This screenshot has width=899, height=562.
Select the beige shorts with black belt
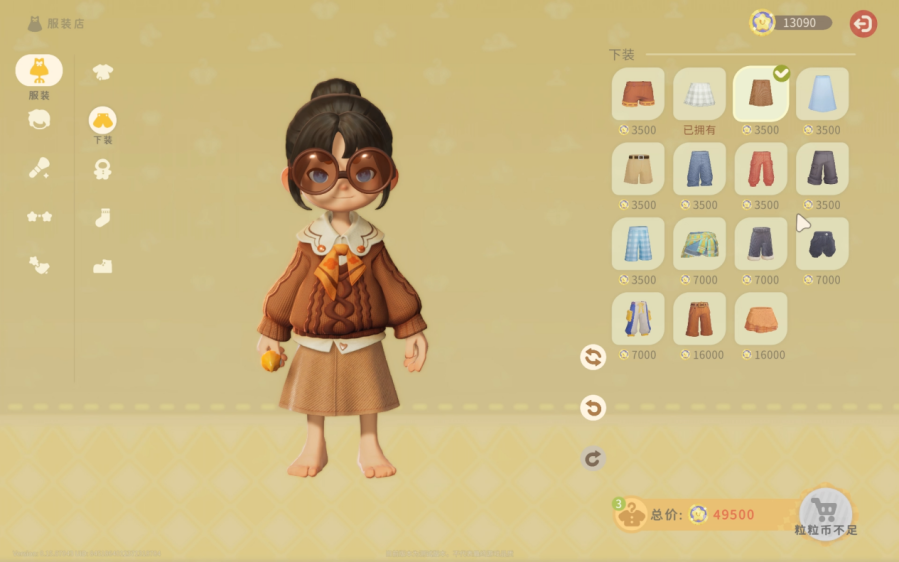[638, 169]
